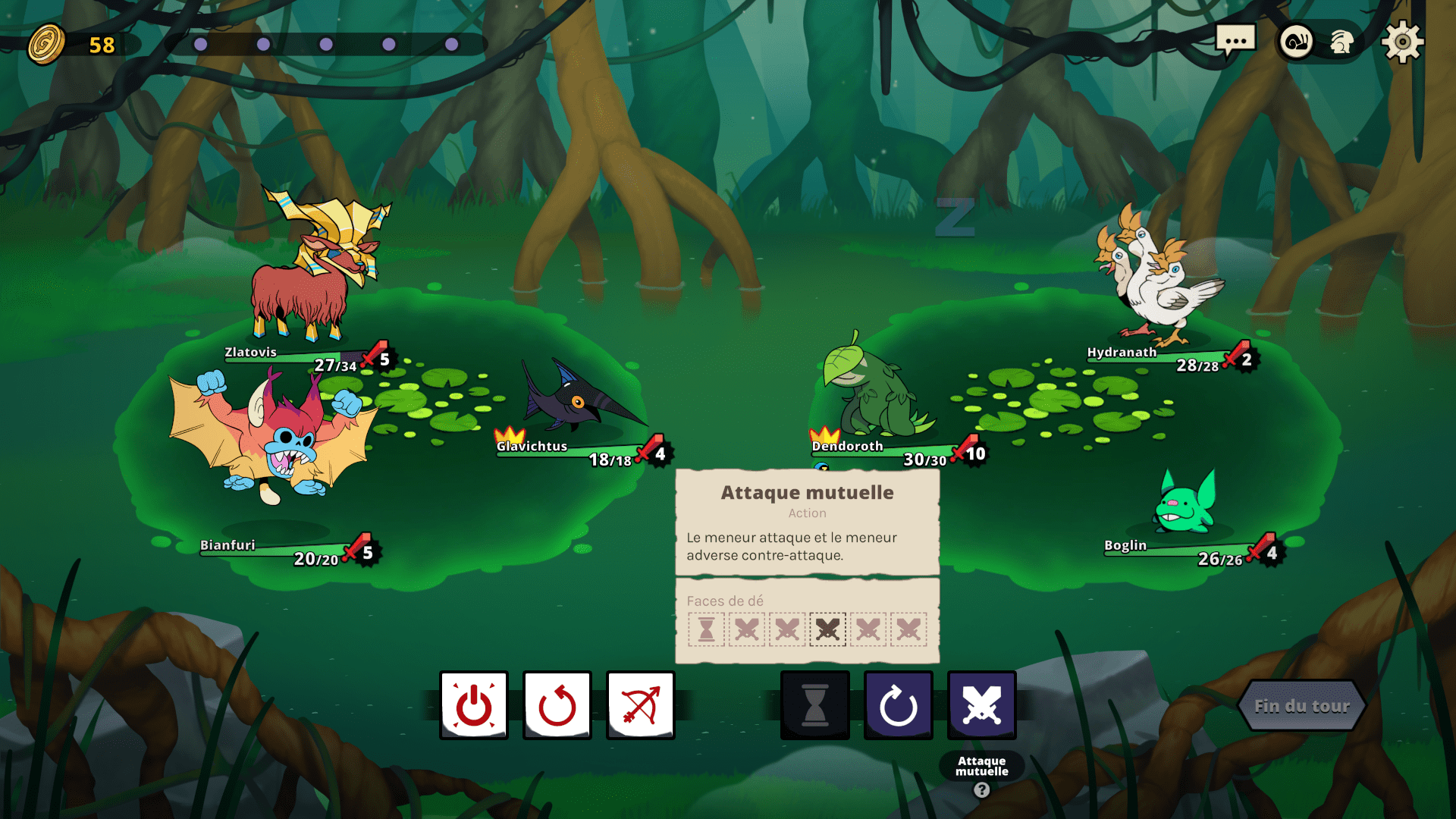Target enemy unit Boglin

[1185, 504]
